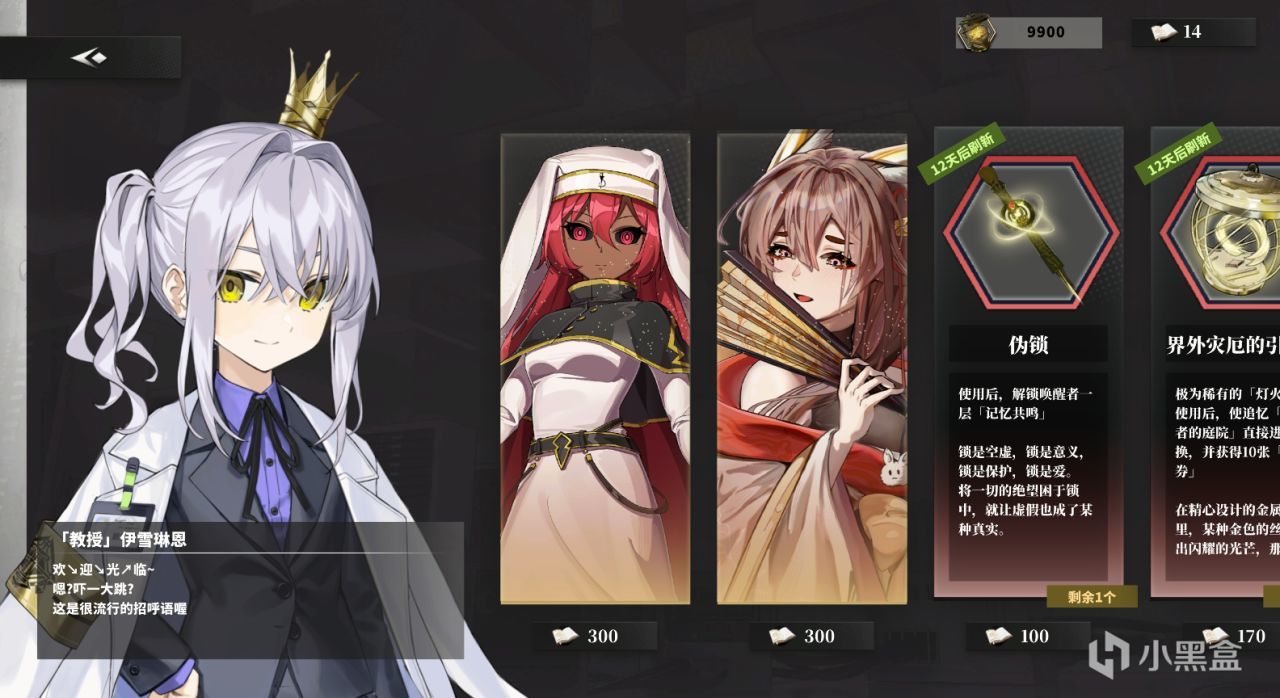Choose the brown-haired fox girl card
The height and width of the screenshot is (698, 1280).
coord(811,368)
